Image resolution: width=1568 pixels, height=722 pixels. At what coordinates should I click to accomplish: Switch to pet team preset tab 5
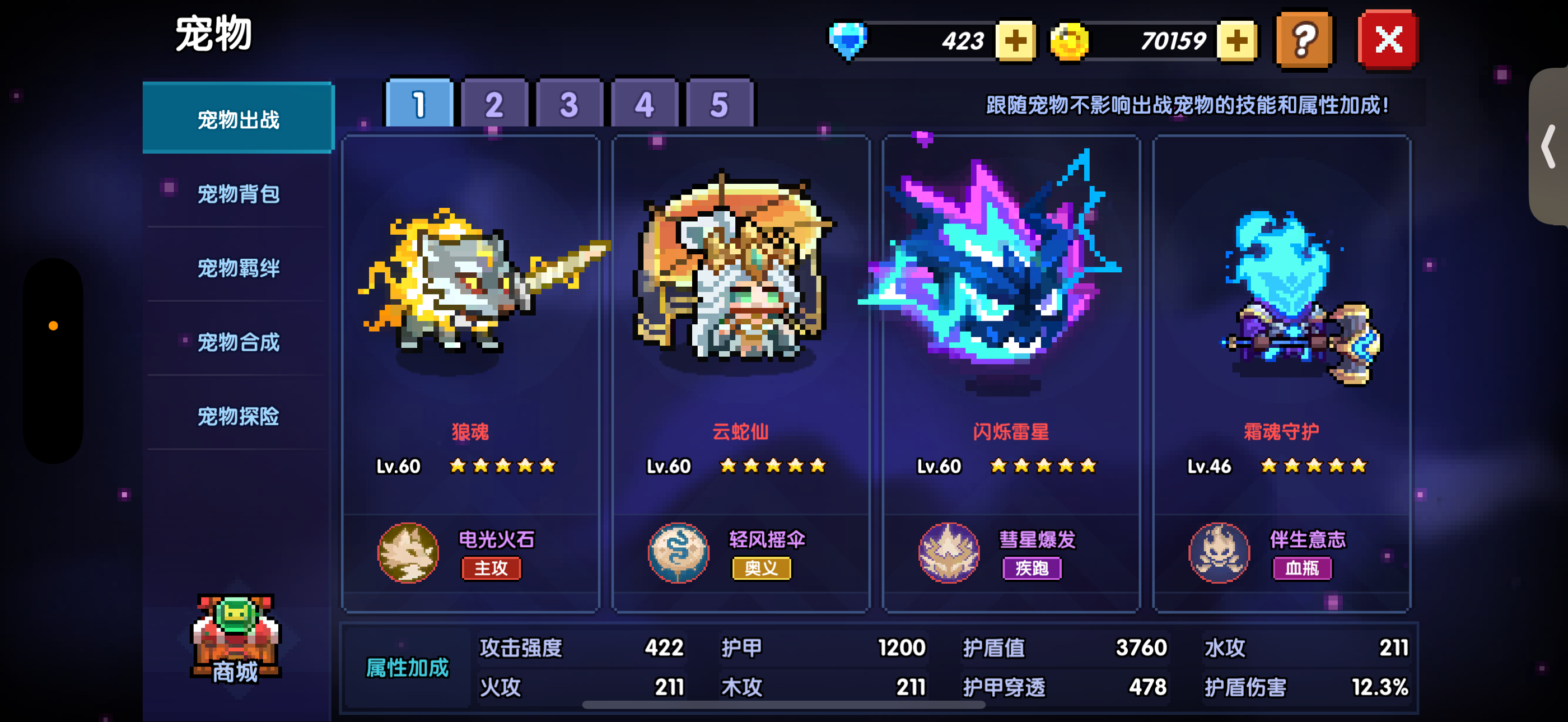[720, 104]
